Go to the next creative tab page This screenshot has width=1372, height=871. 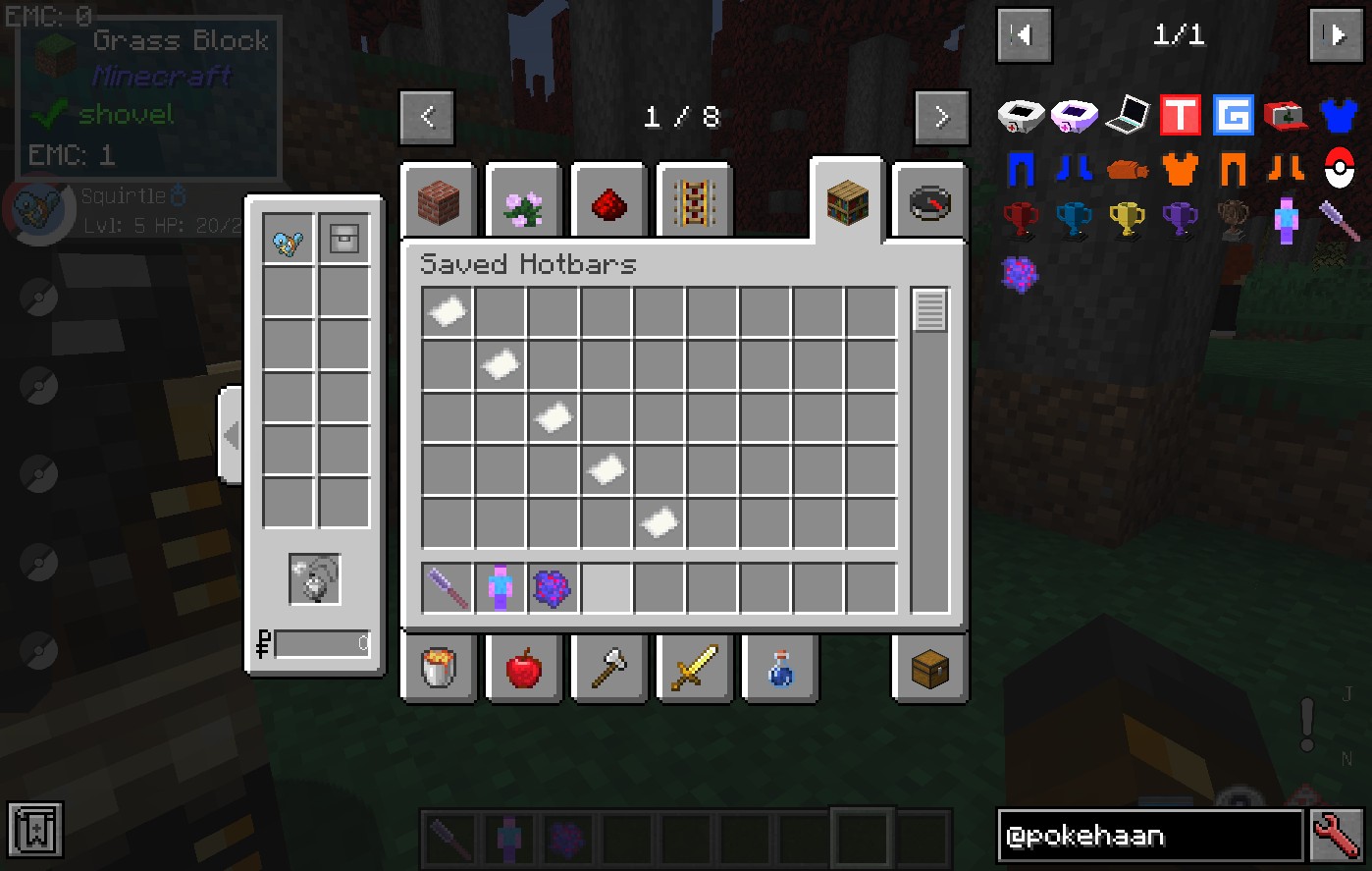941,118
